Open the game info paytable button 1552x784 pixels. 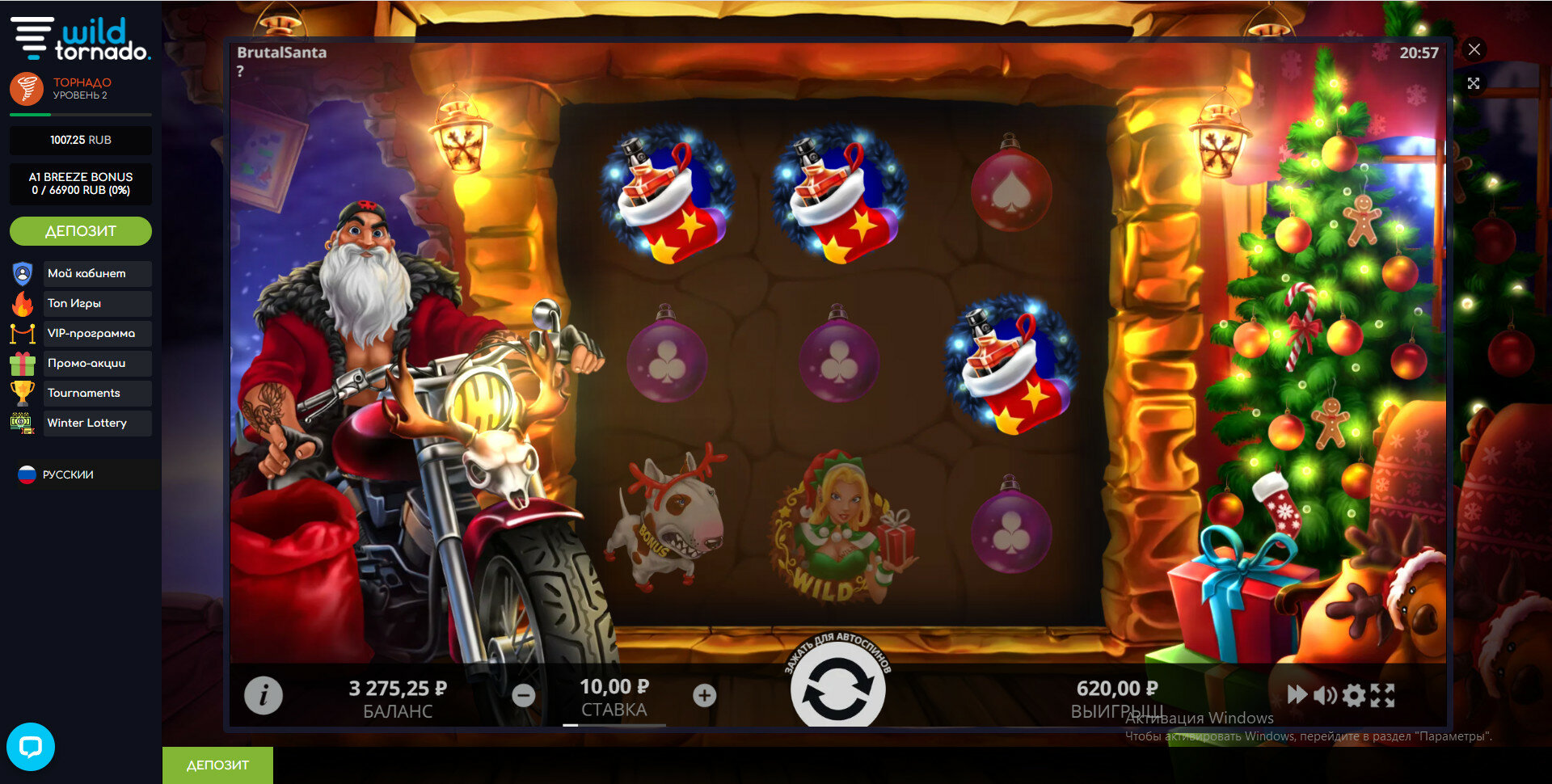pyautogui.click(x=264, y=695)
